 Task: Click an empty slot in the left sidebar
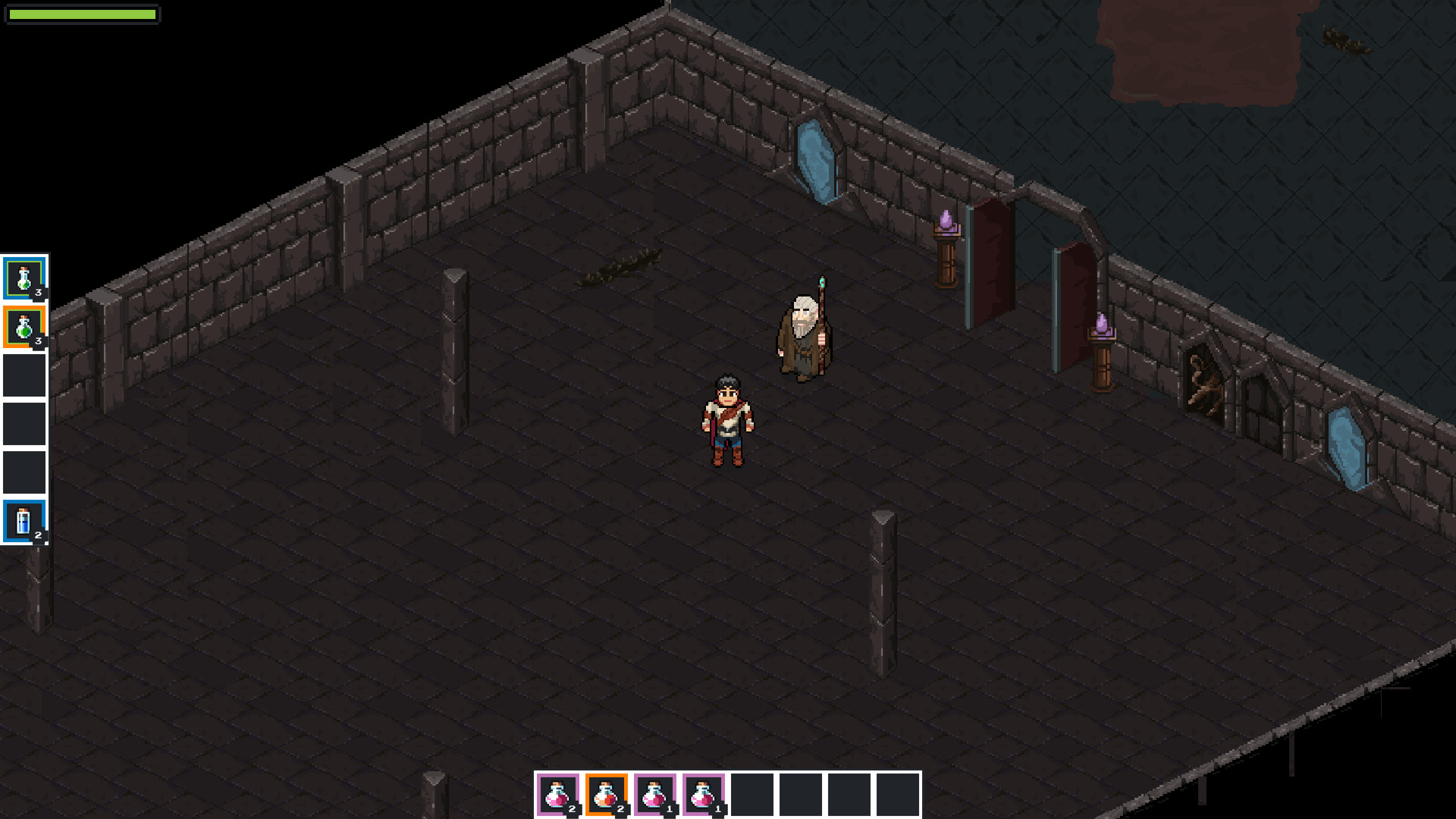click(25, 374)
